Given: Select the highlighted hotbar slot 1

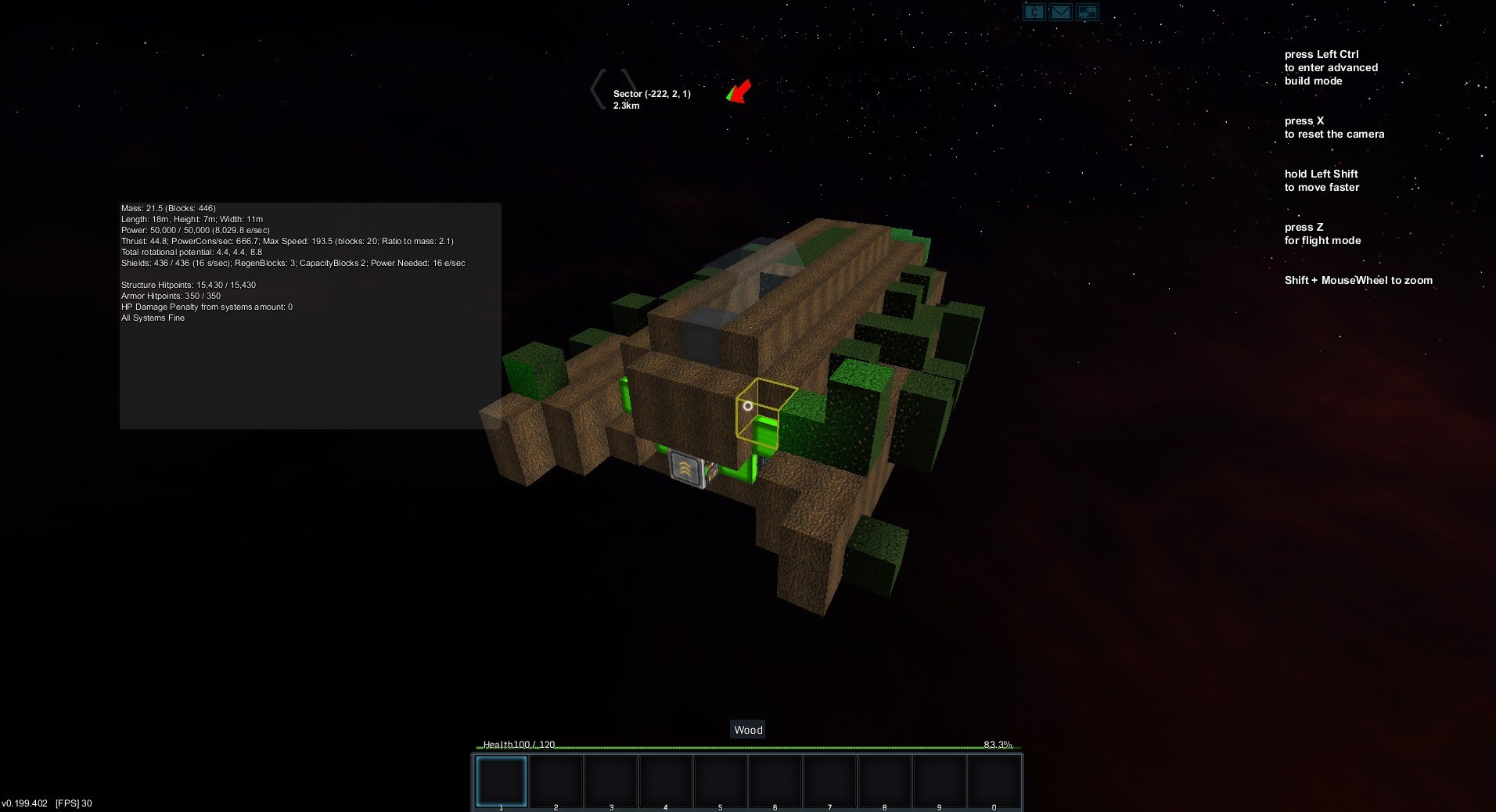Looking at the screenshot, I should 502,780.
